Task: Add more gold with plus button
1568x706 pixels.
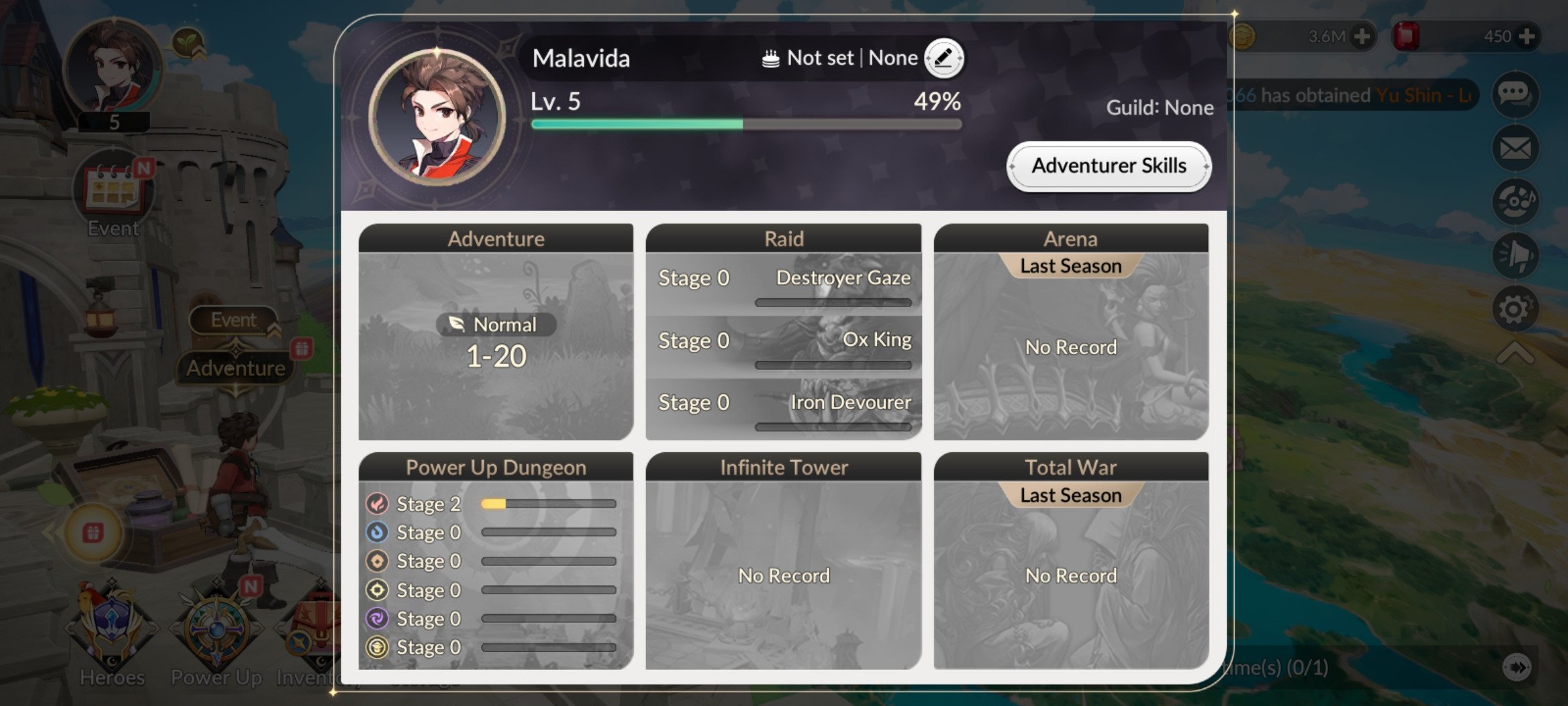Action: click(x=1362, y=36)
